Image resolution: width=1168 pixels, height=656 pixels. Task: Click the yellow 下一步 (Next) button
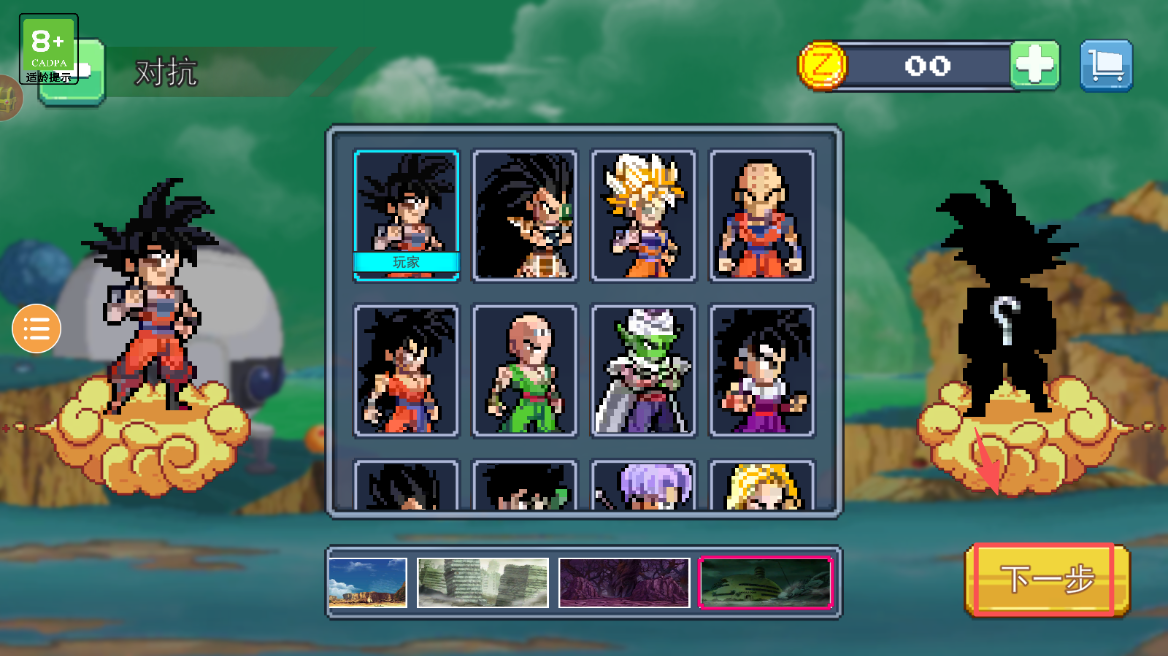[1047, 579]
